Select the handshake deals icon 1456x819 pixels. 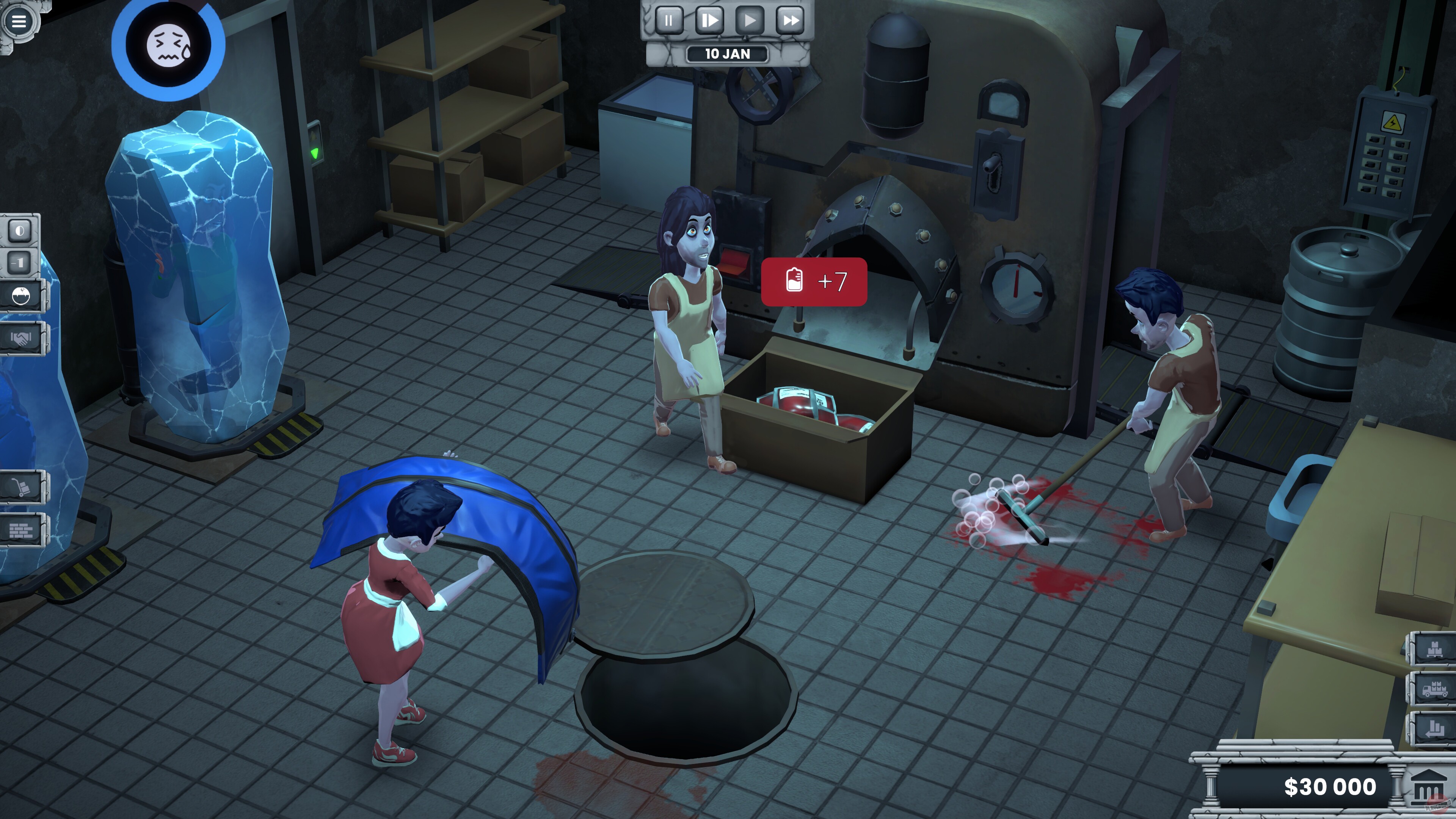click(x=21, y=339)
